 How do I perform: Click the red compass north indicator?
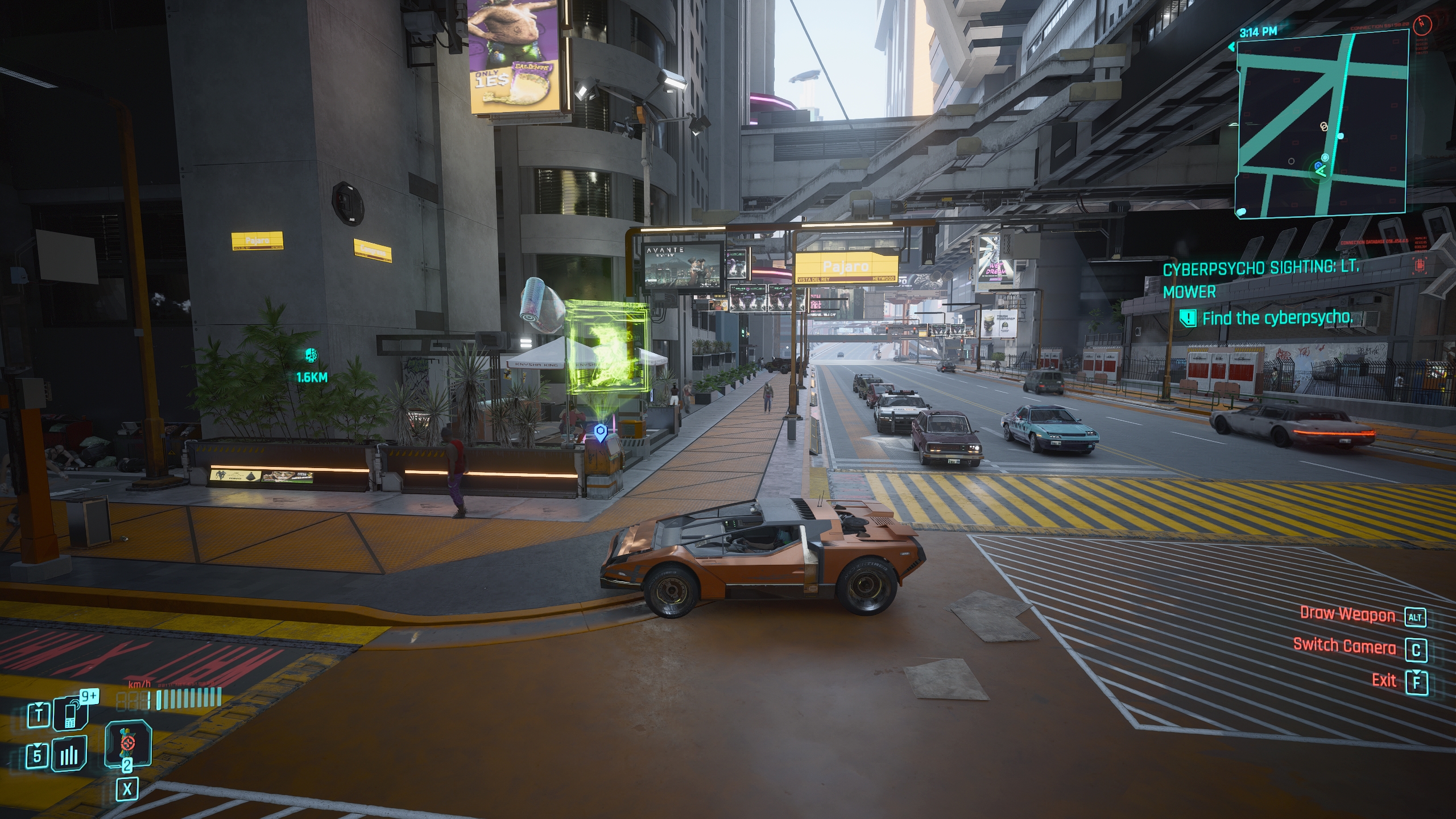1436,23
